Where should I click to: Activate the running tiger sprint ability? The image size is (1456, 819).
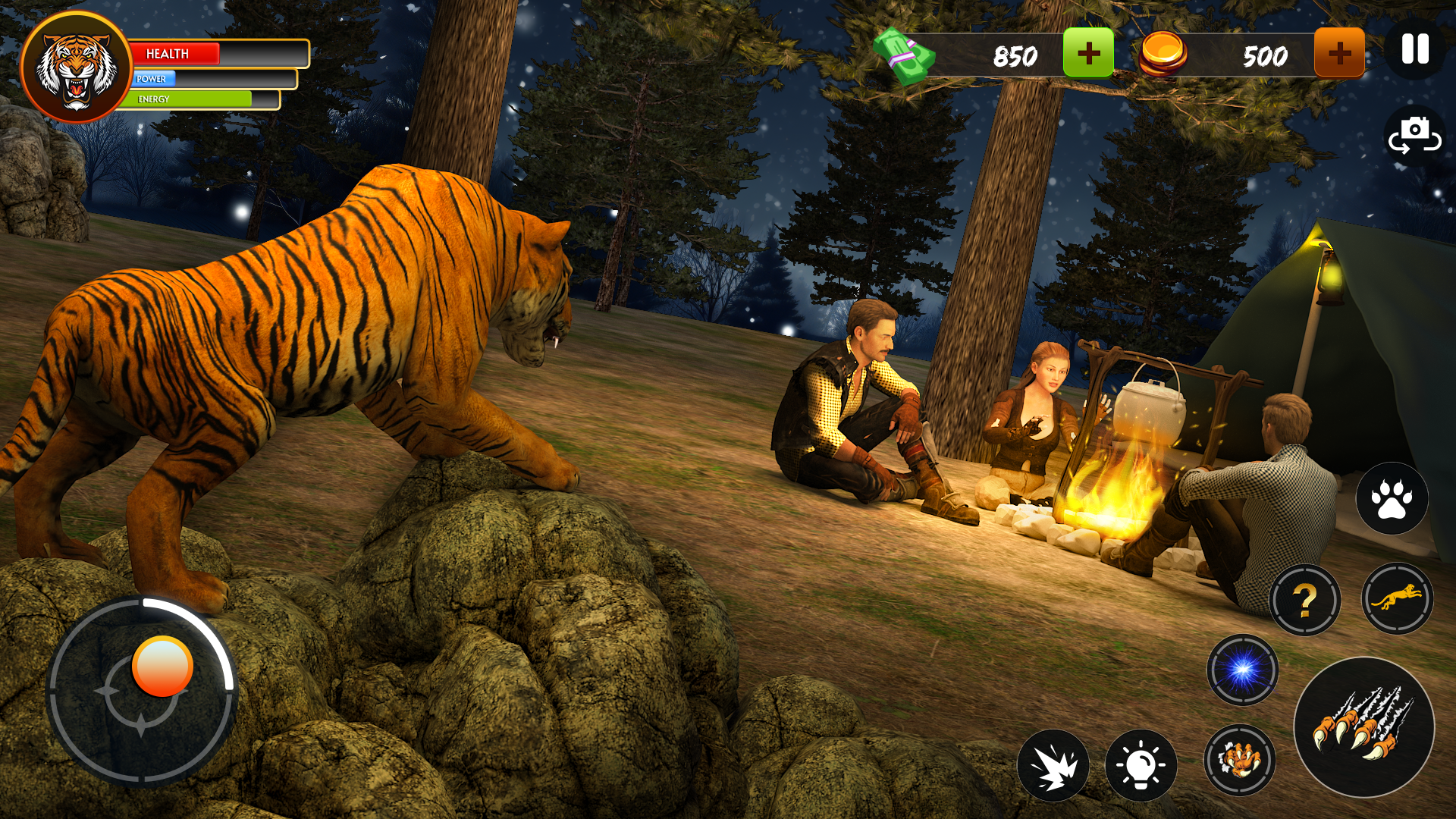(1397, 598)
